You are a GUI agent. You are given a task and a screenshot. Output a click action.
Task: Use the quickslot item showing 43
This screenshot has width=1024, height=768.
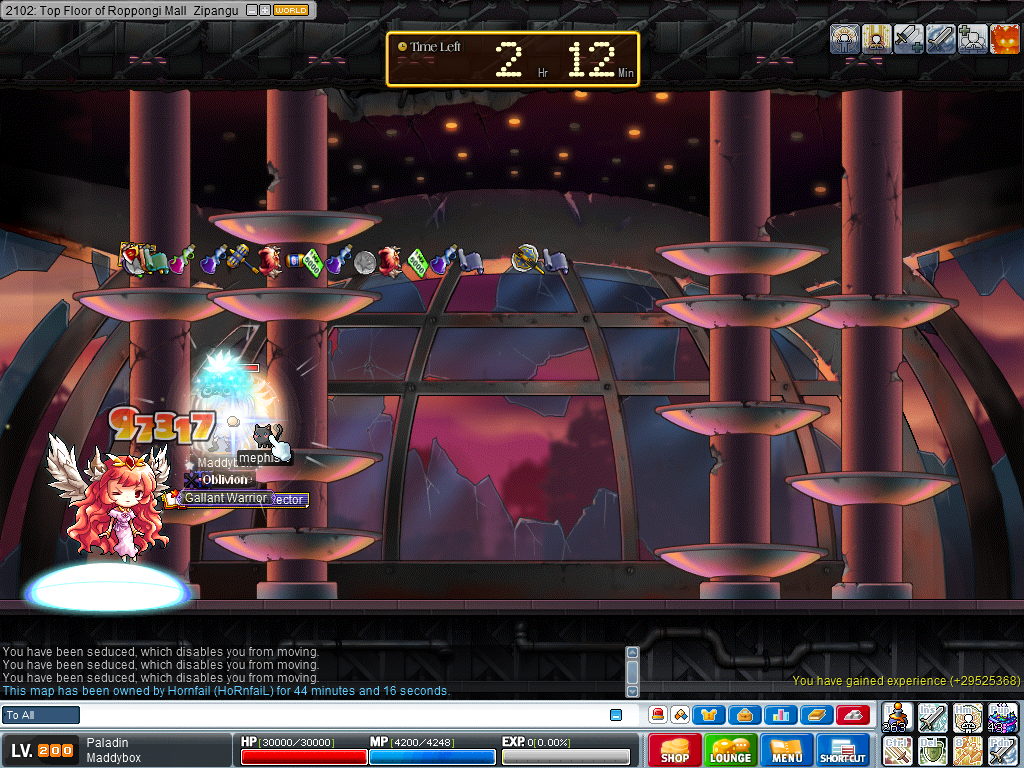coord(1003,718)
